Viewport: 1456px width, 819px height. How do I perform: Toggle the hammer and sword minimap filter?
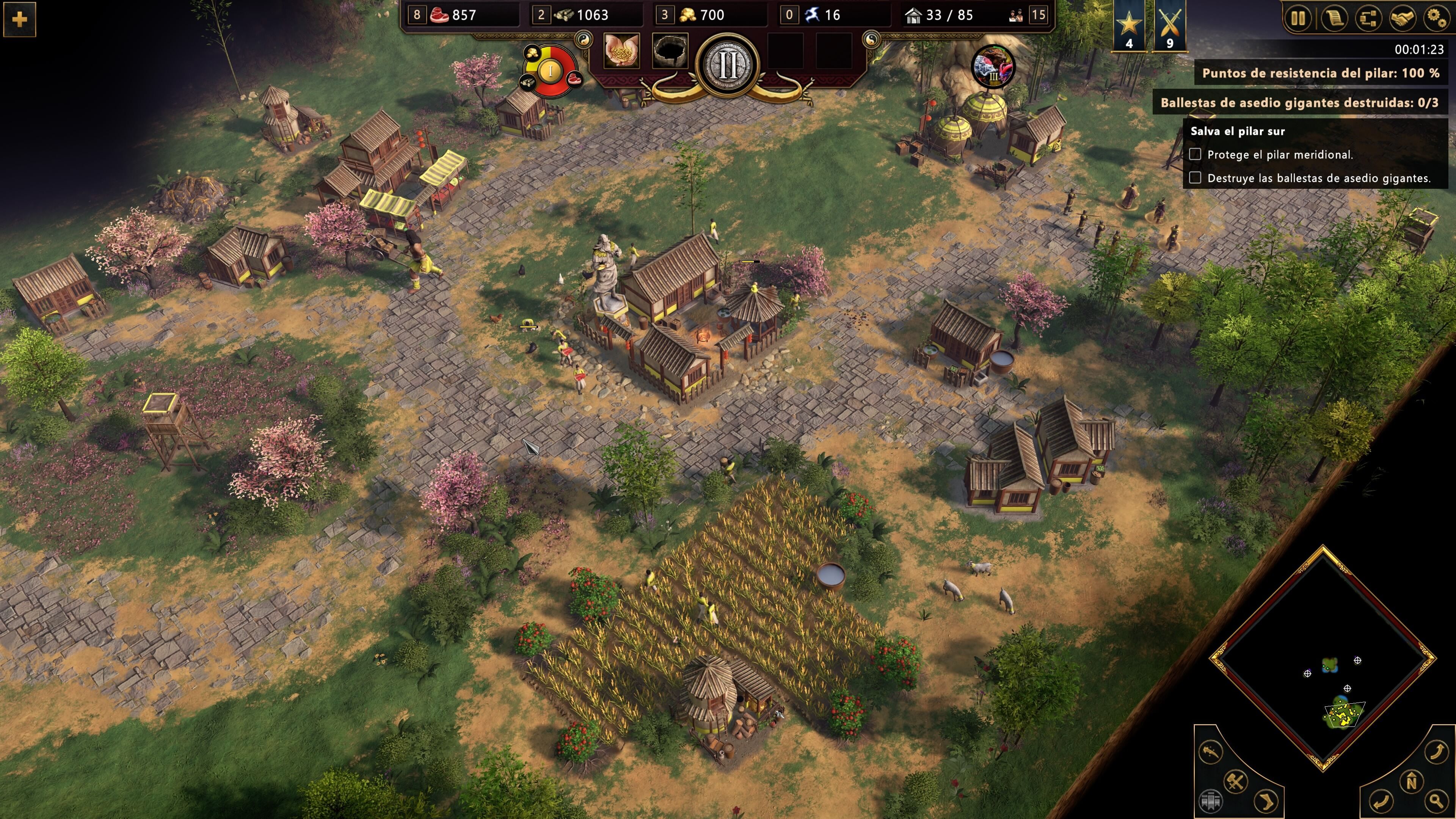tap(1236, 782)
